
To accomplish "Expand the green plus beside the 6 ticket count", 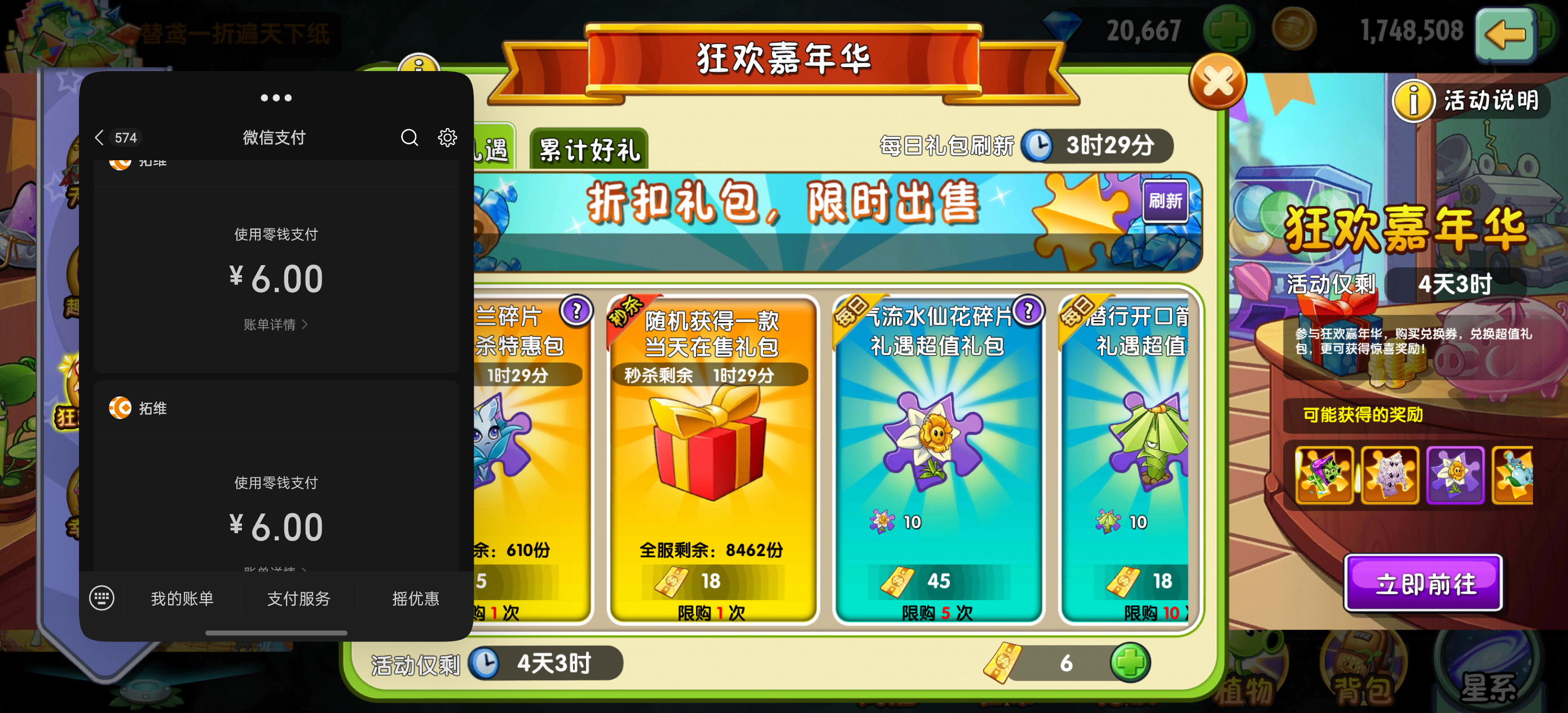I will 1131,664.
